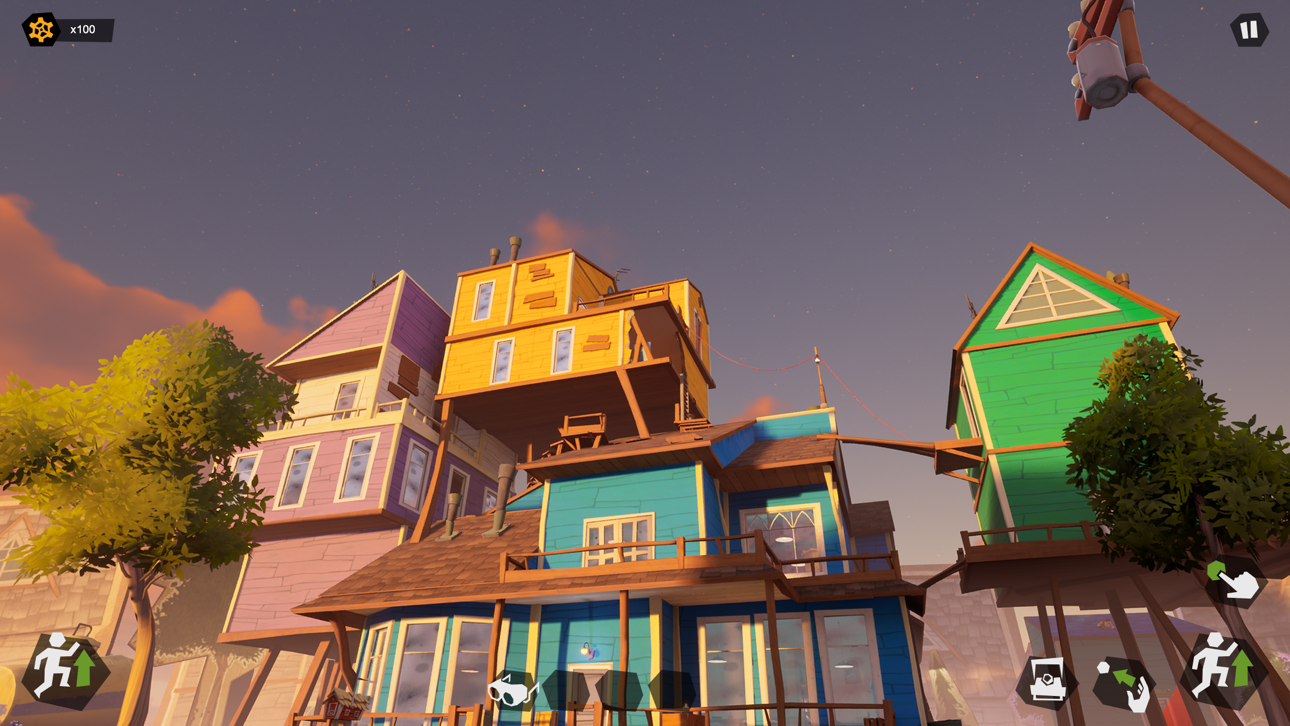The height and width of the screenshot is (726, 1290).
Task: Tap the grab hand icon with green arrow
Action: (1125, 682)
